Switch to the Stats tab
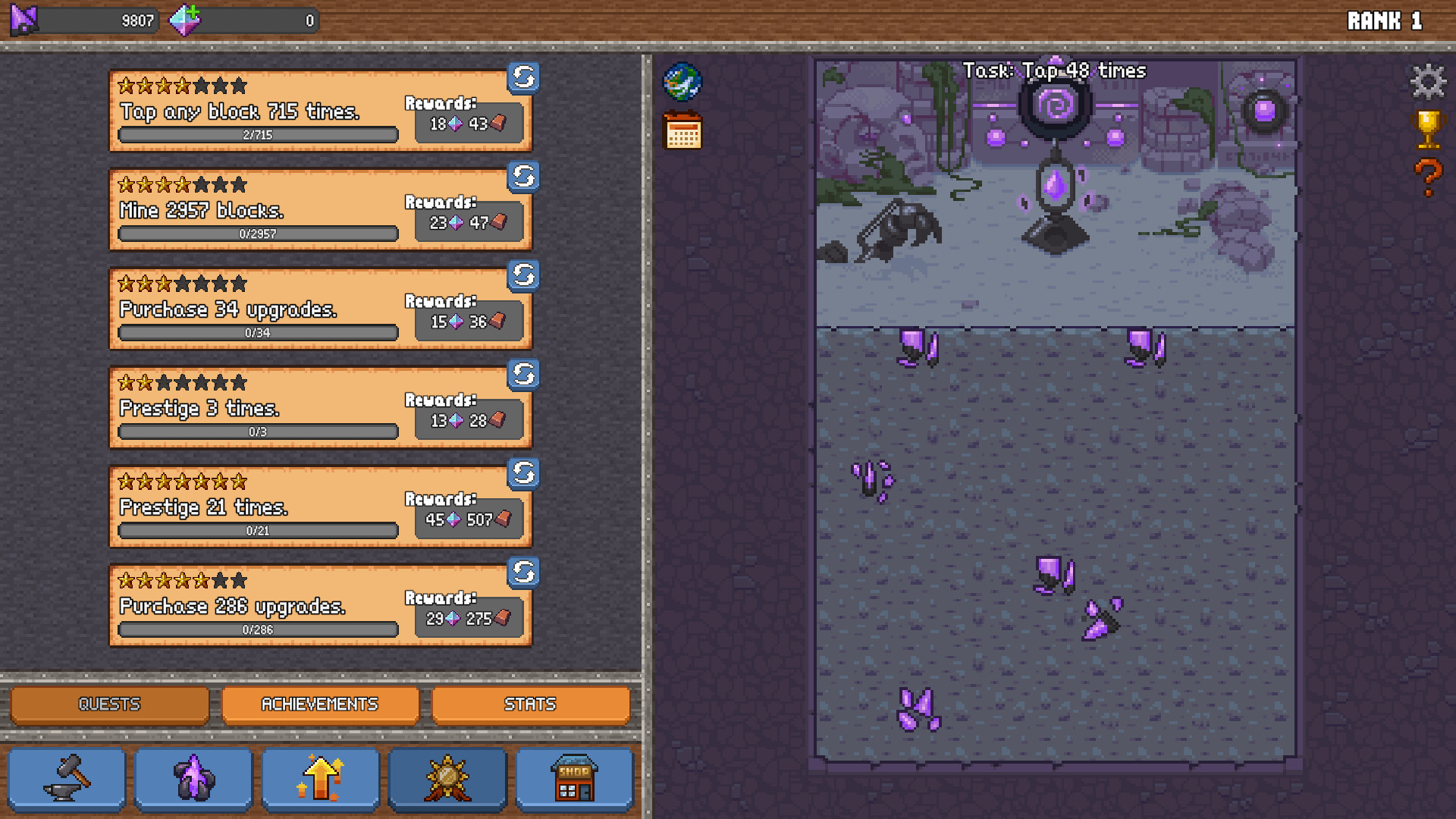This screenshot has height=819, width=1456. 531,704
